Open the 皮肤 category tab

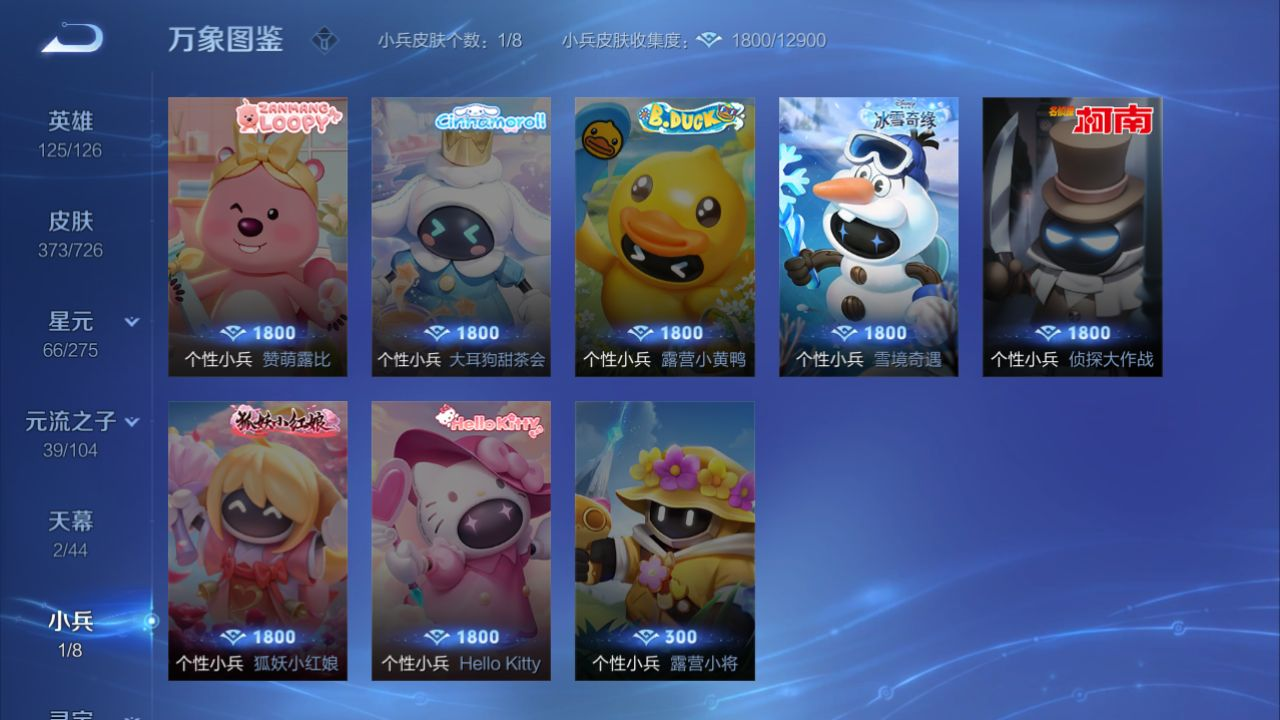point(70,233)
